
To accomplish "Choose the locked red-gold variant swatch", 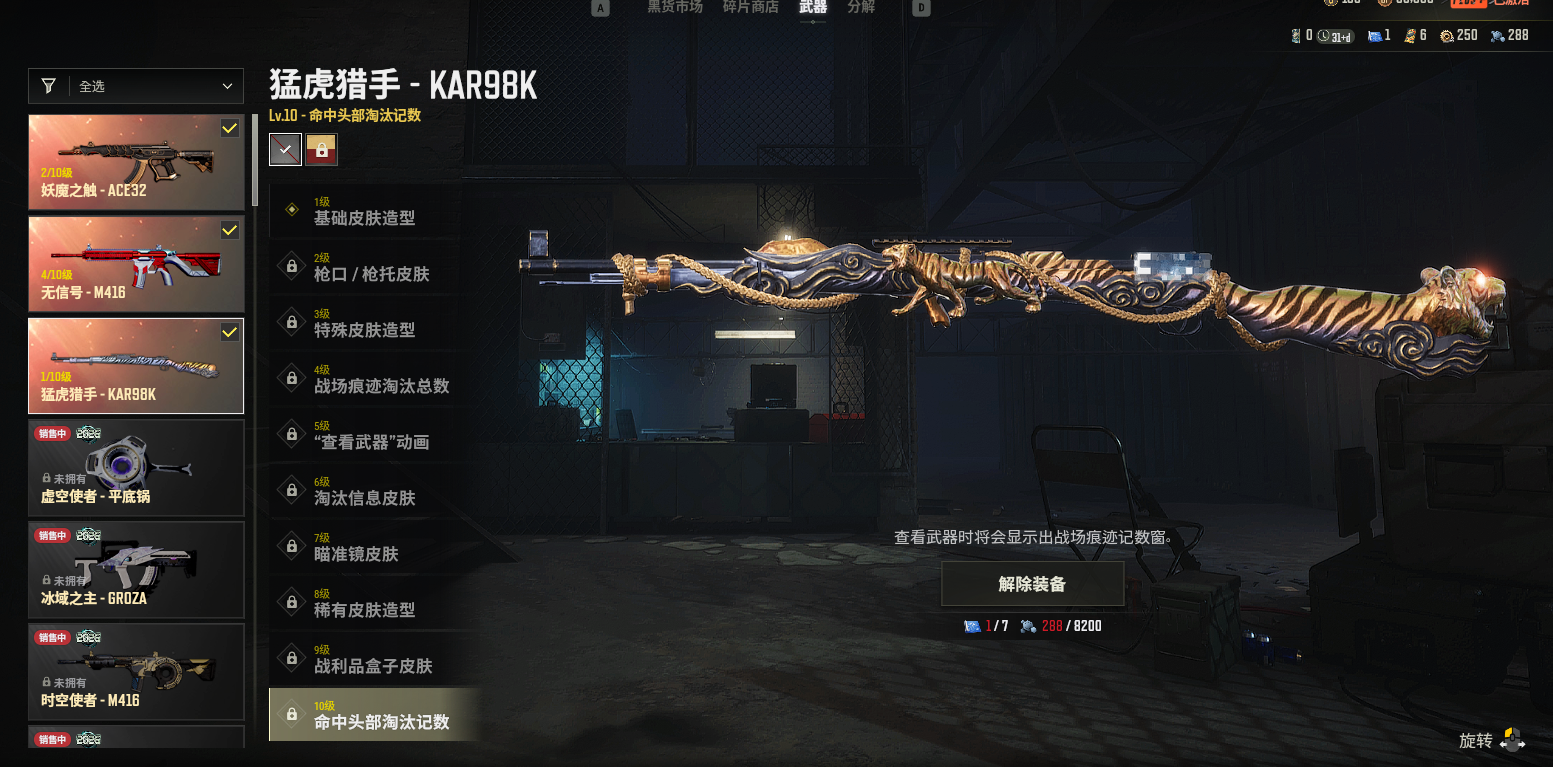I will click(322, 150).
